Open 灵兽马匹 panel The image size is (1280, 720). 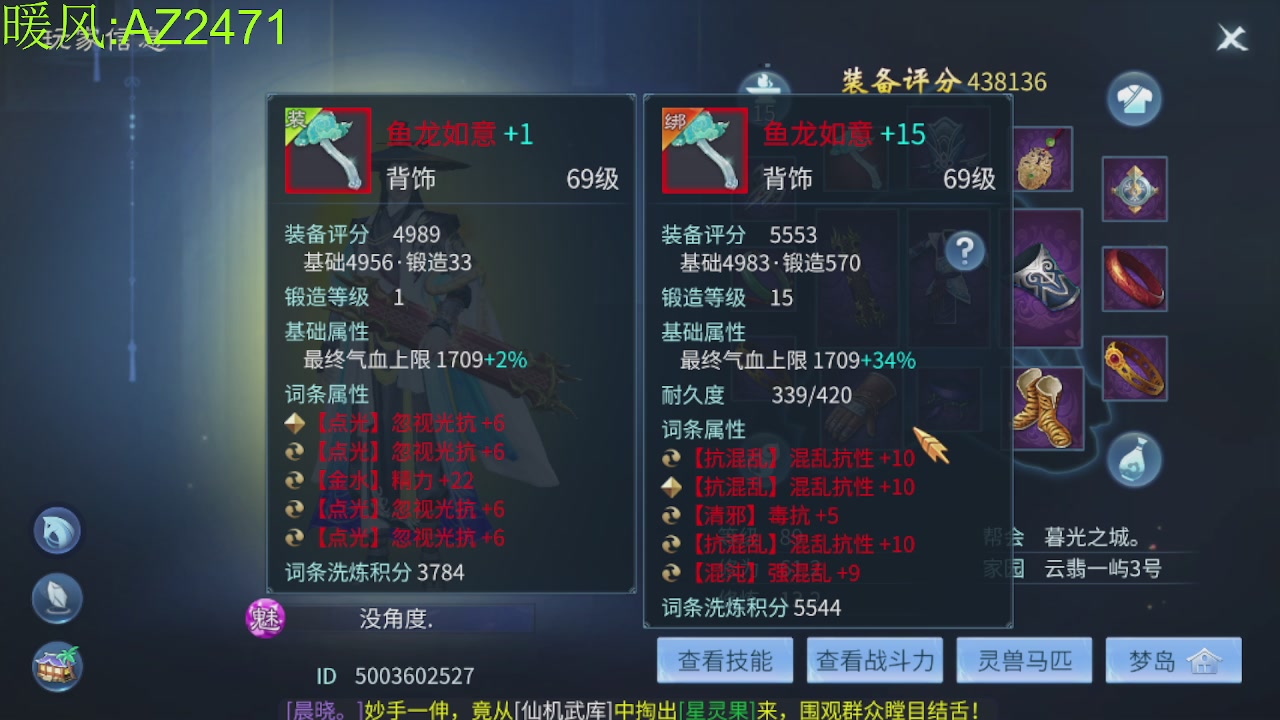tap(1024, 660)
